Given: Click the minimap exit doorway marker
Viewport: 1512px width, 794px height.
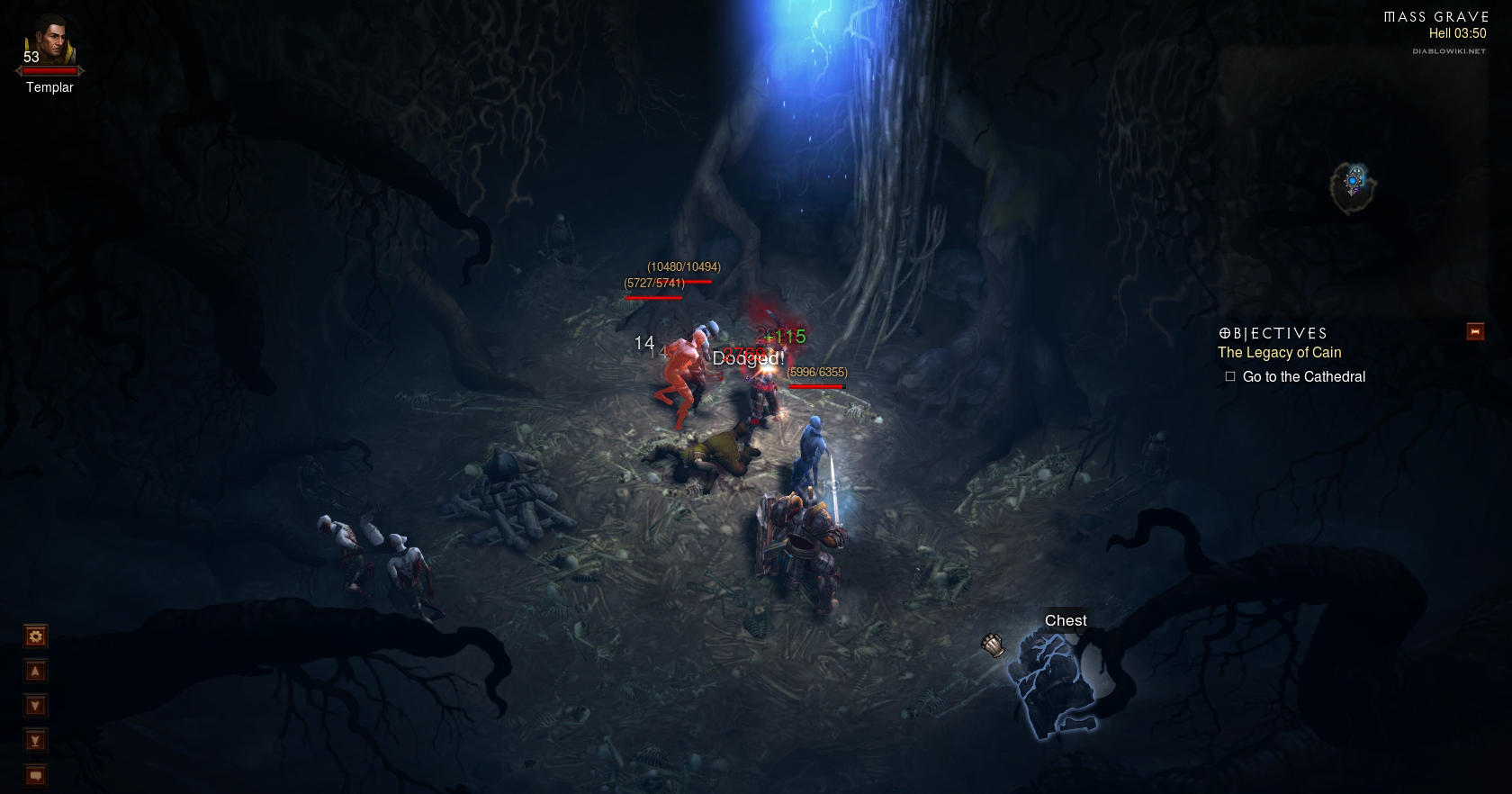Looking at the screenshot, I should [x=1354, y=182].
